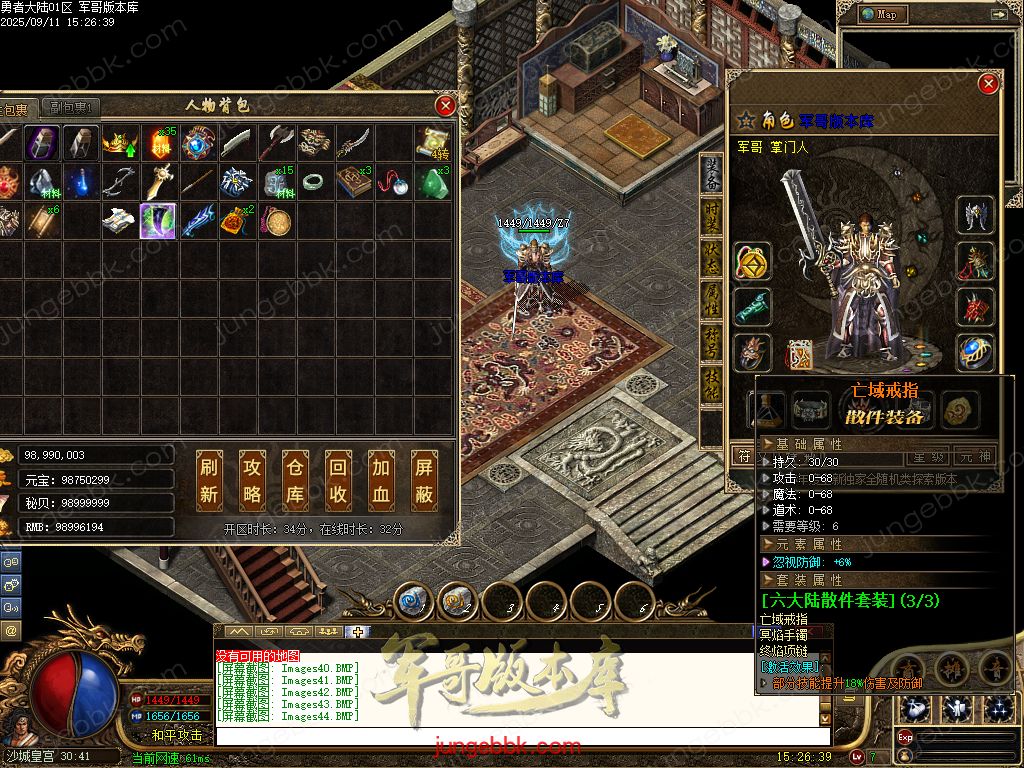Toggle the 屏蔽 block button
Image resolution: width=1024 pixels, height=768 pixels.
click(x=425, y=481)
